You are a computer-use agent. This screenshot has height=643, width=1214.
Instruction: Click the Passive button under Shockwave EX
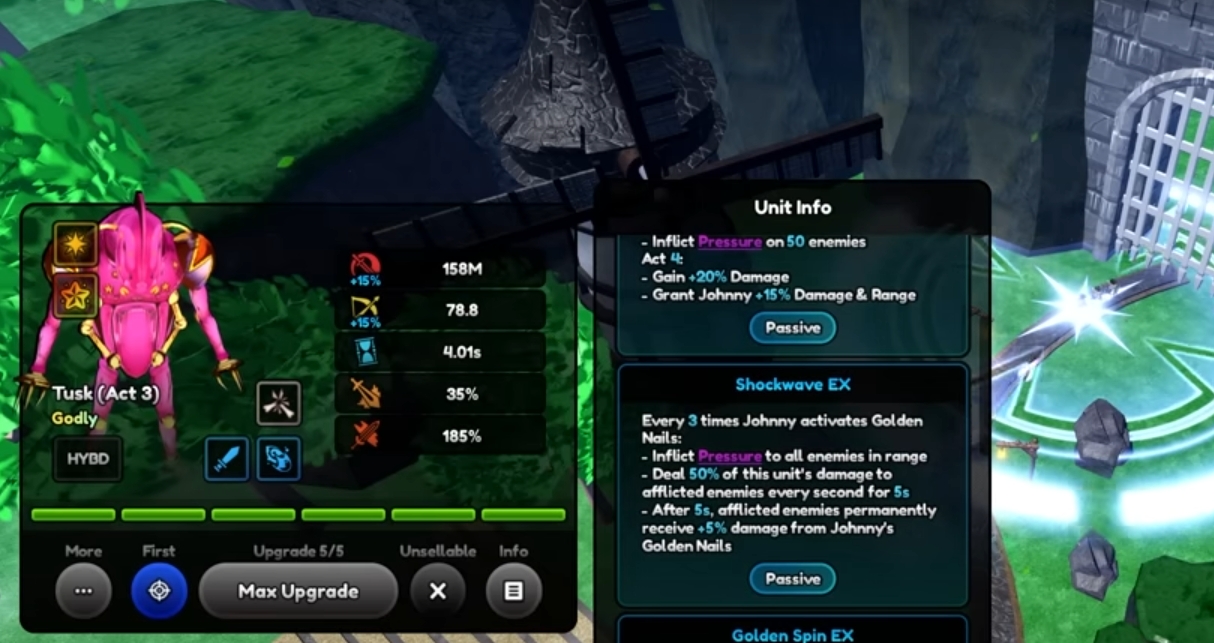tap(793, 579)
